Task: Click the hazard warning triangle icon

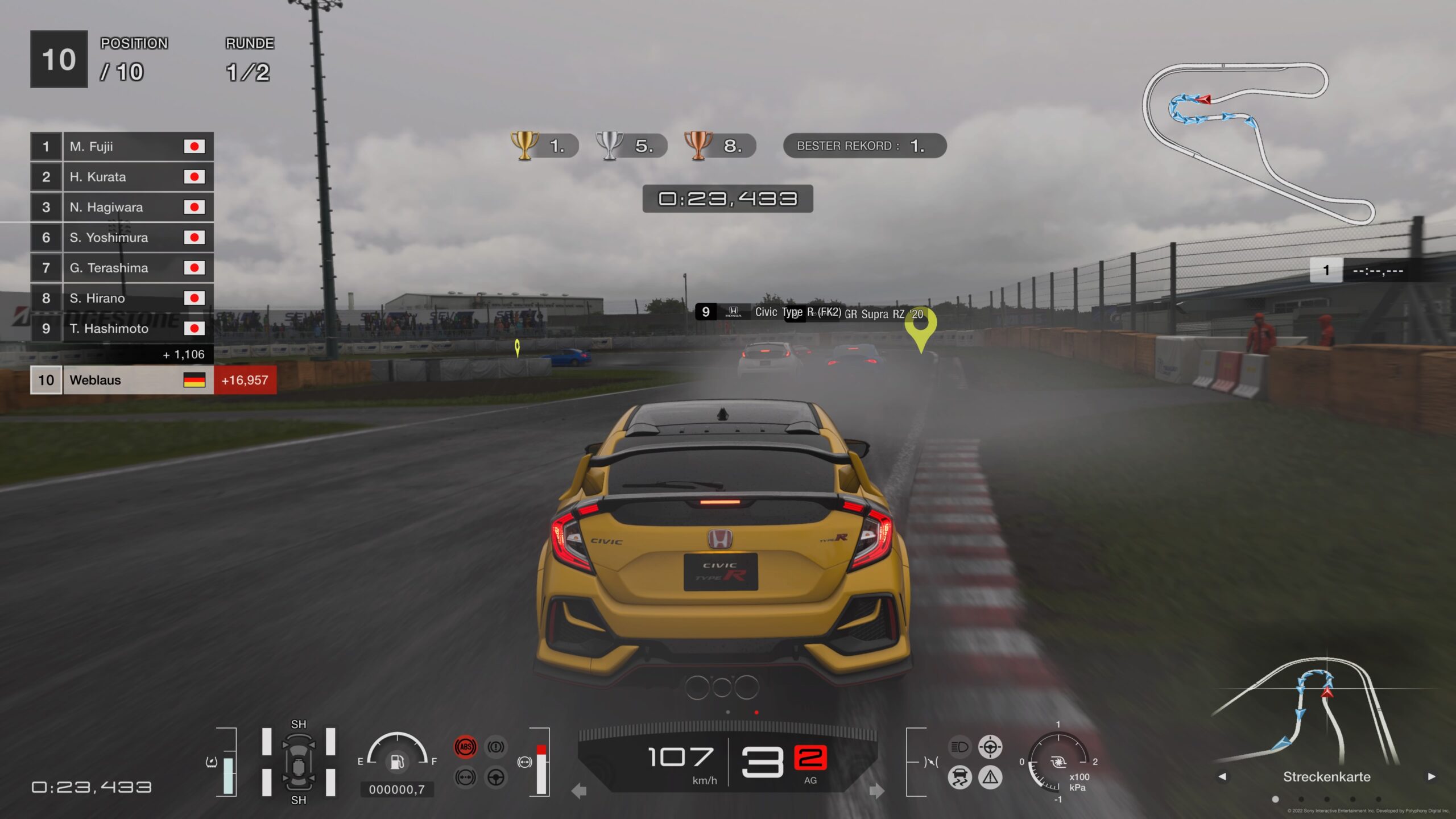Action: click(x=990, y=777)
